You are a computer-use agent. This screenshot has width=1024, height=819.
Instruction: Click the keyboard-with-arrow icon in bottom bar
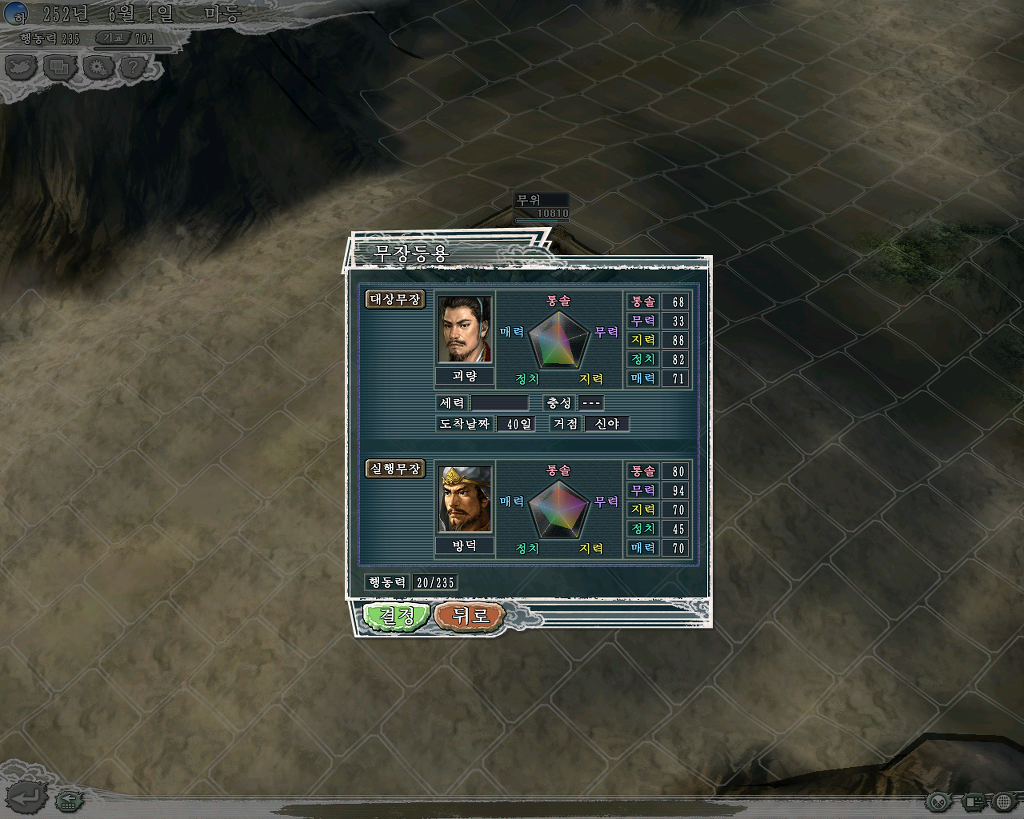click(68, 800)
